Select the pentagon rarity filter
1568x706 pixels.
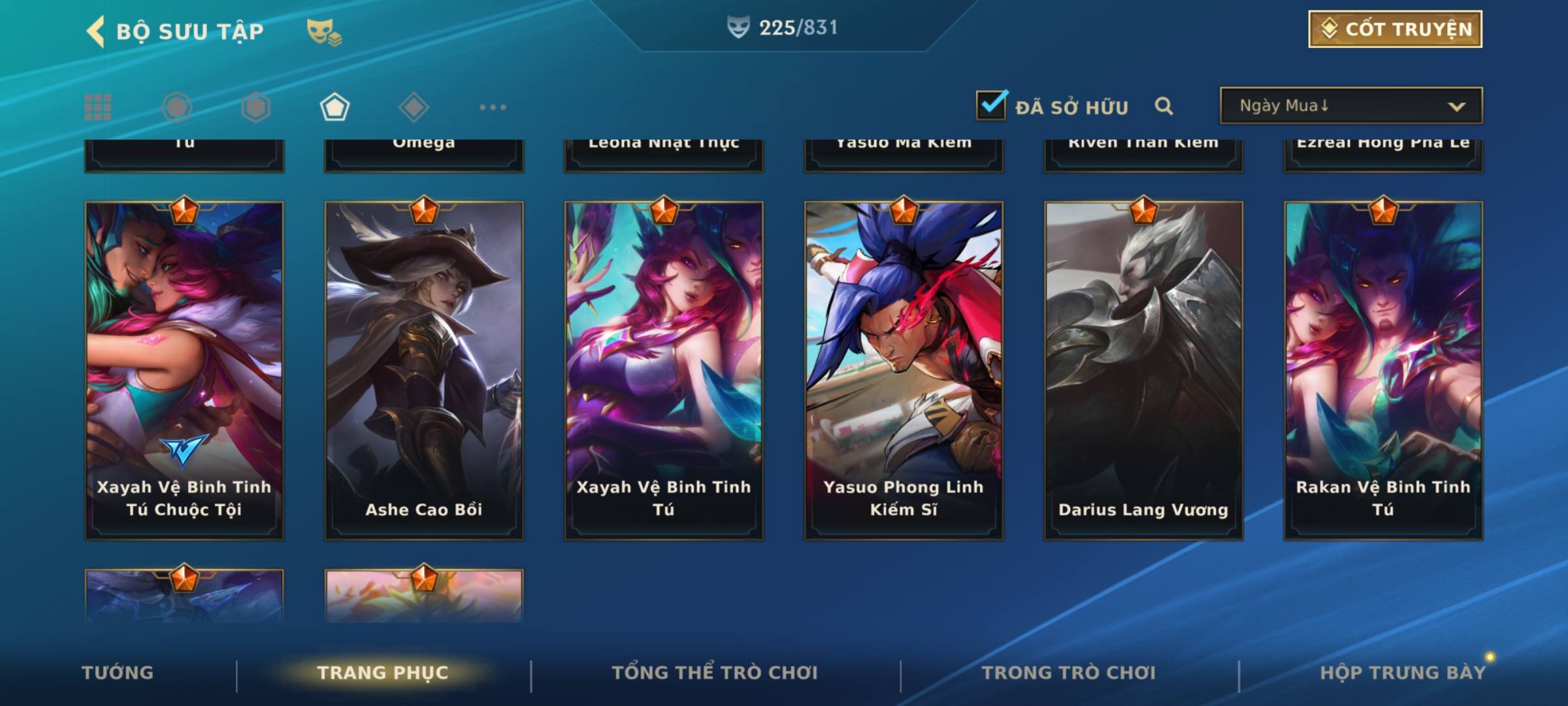click(x=335, y=107)
